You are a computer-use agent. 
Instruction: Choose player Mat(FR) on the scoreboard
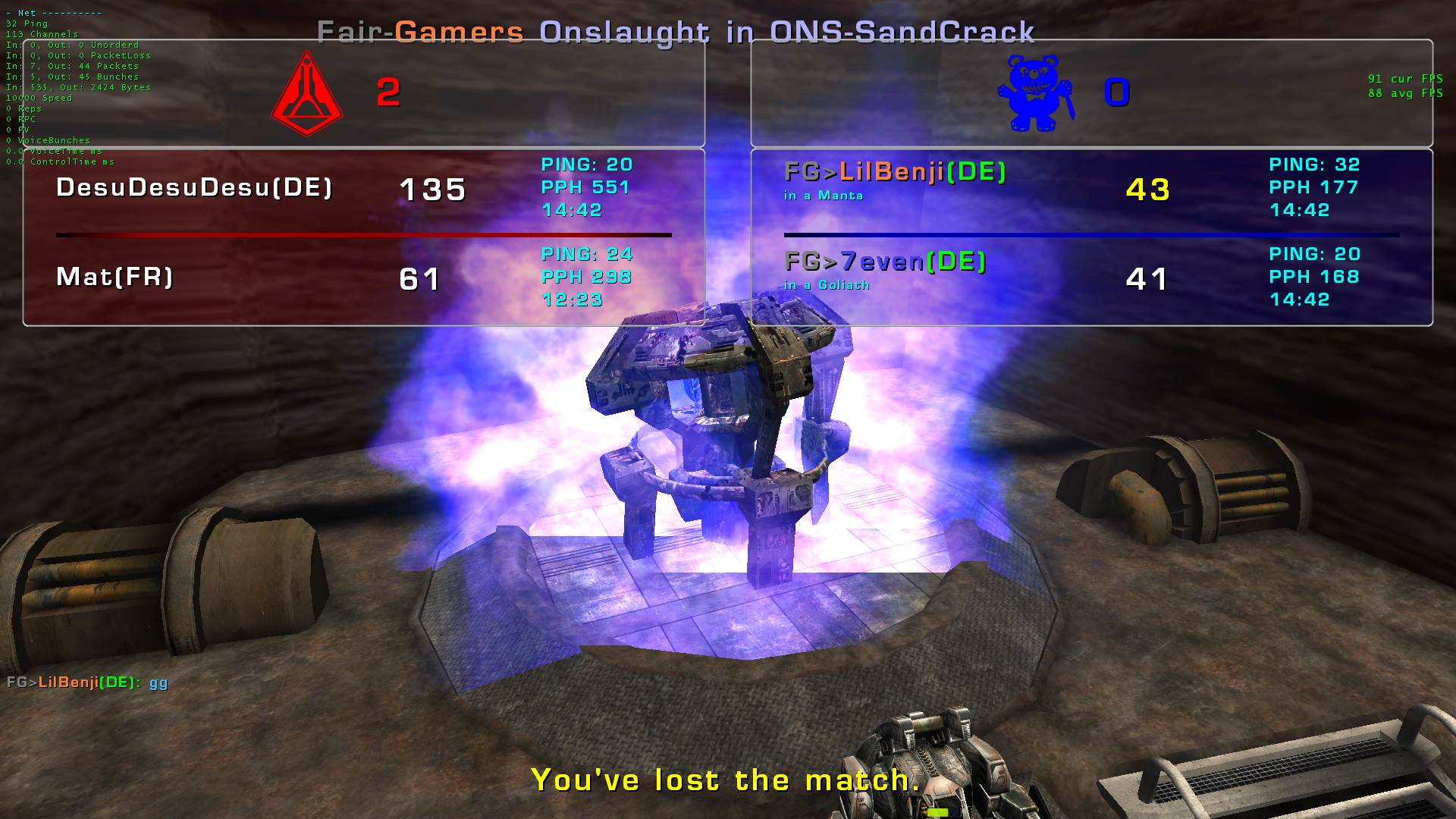[x=115, y=277]
